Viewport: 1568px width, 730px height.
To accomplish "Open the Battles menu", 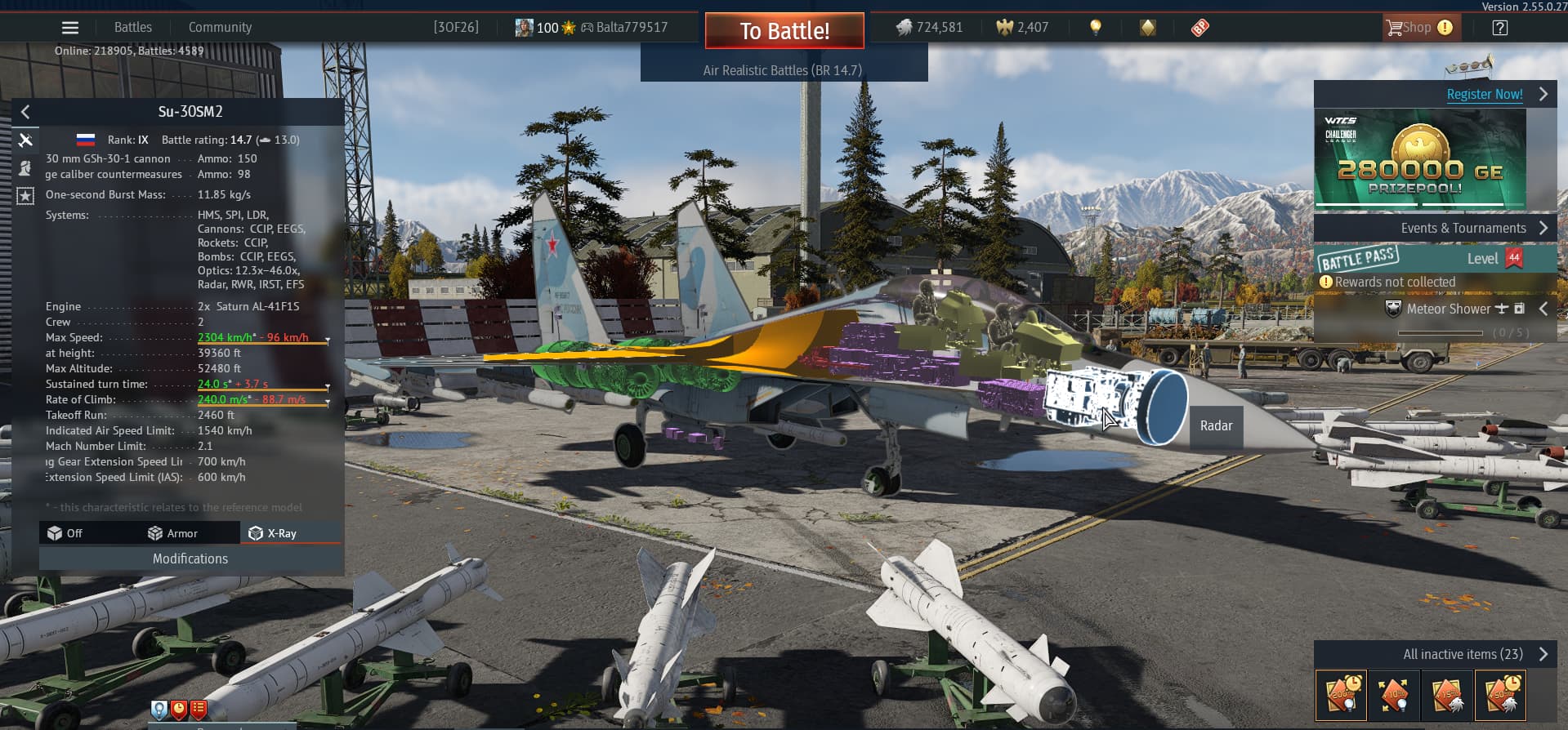I will point(133,28).
